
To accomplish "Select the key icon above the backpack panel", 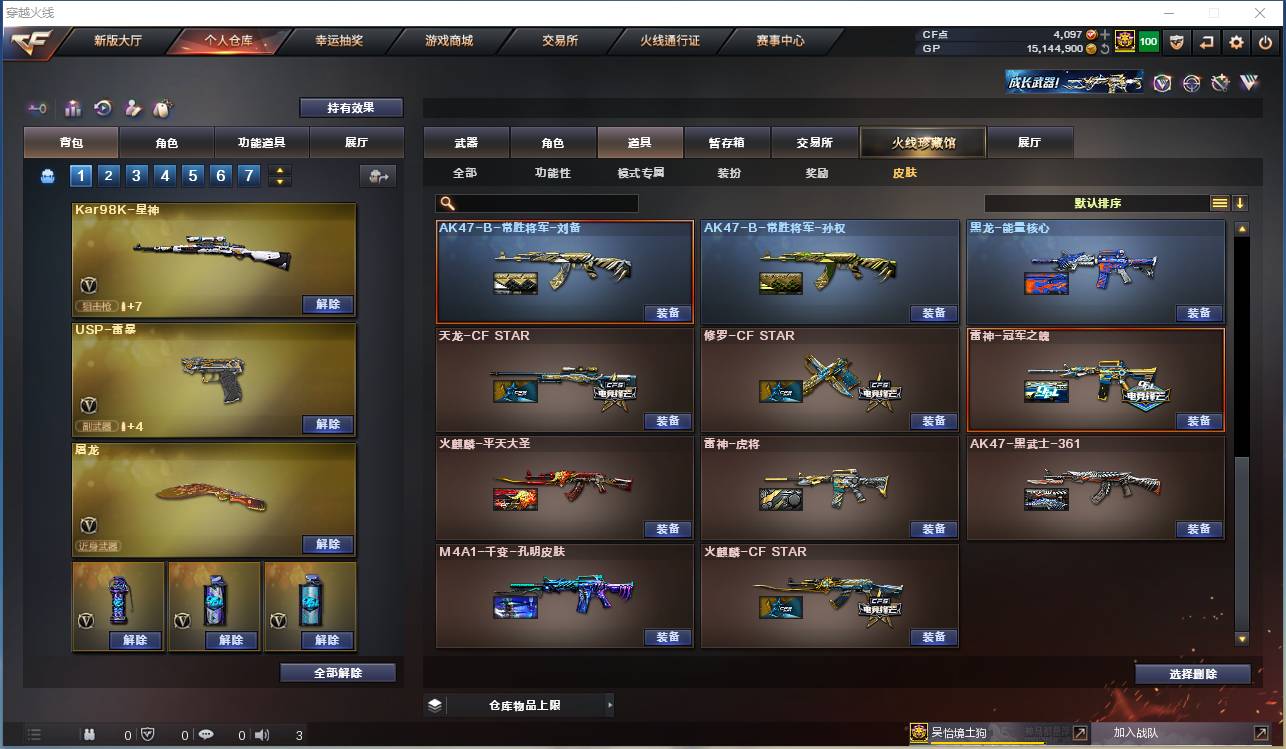I will point(38,107).
